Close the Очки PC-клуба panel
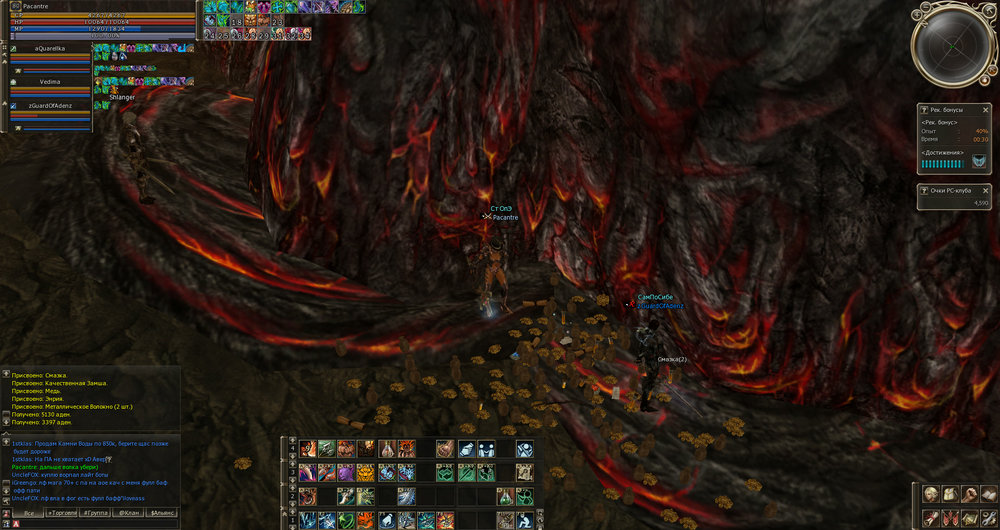Image resolution: width=1000 pixels, height=530 pixels. (985, 190)
